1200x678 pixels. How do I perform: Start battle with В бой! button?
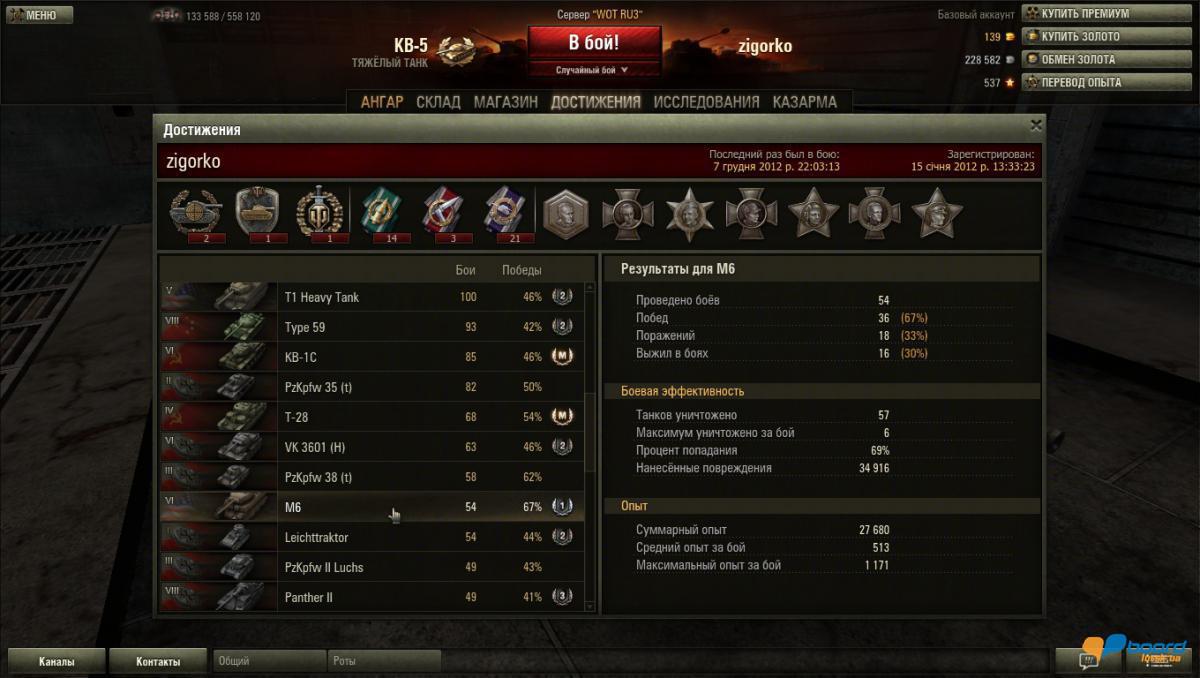[x=594, y=43]
